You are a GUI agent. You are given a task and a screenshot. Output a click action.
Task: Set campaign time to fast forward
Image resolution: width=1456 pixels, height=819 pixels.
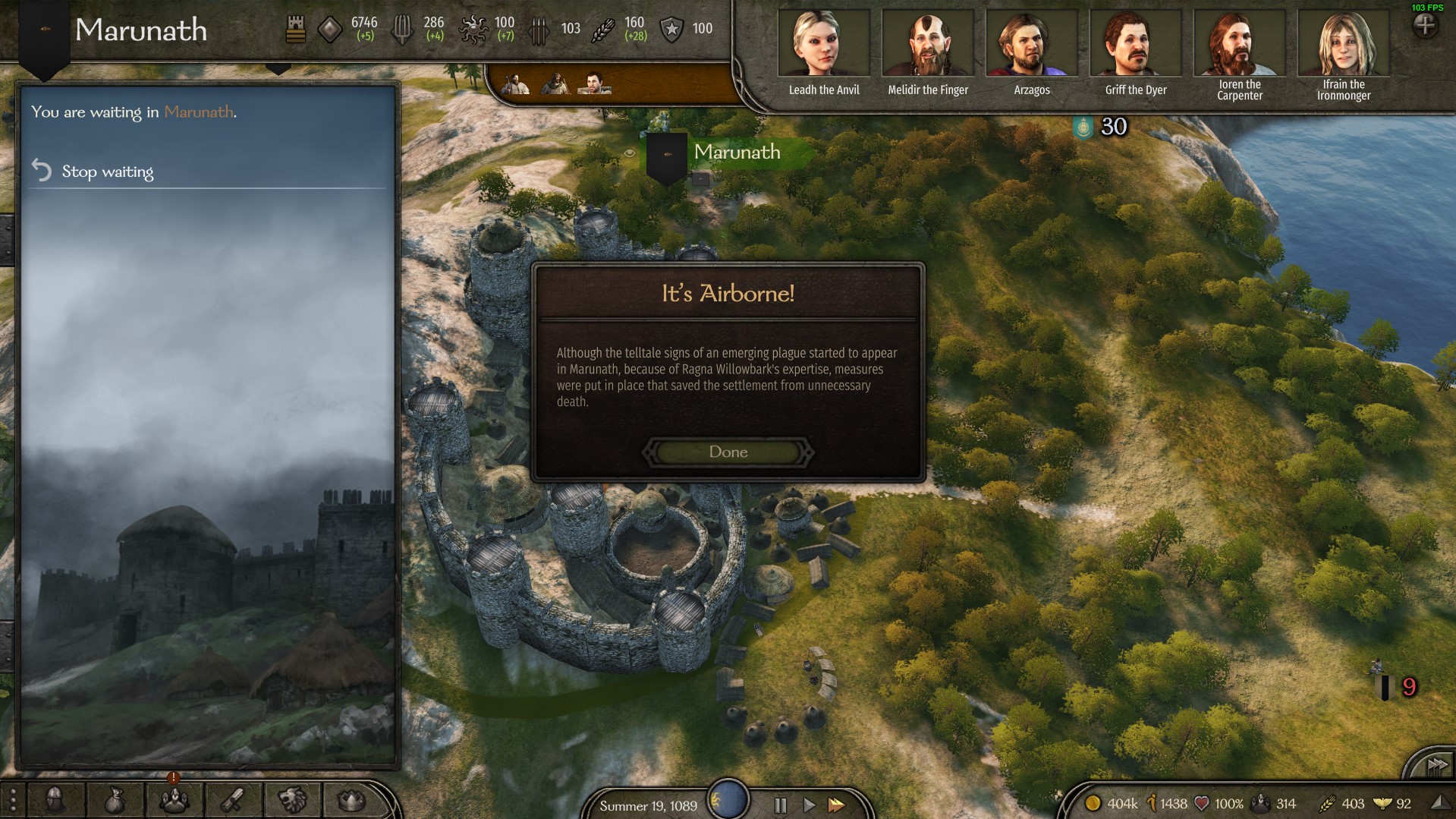click(x=836, y=805)
